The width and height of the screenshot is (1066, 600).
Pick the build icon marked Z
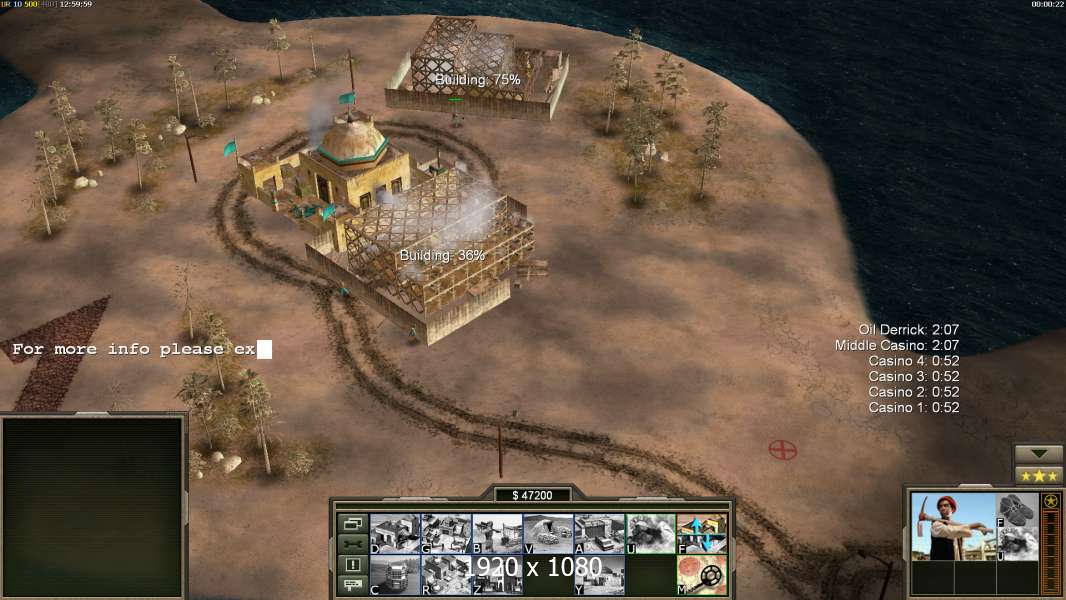point(497,575)
